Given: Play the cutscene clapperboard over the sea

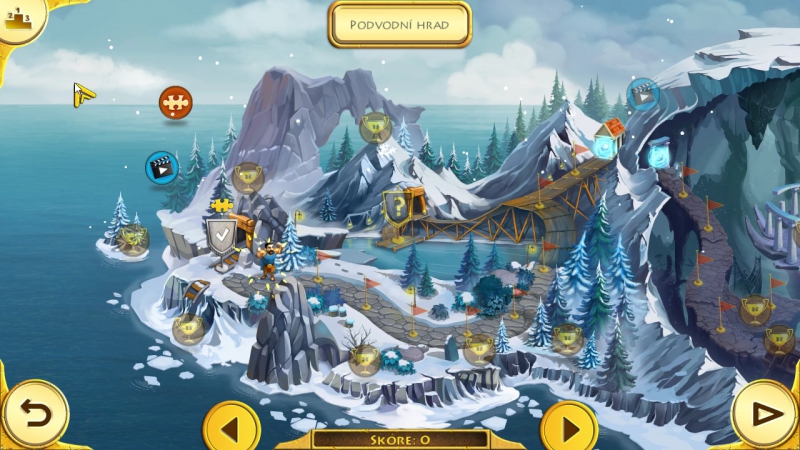Looking at the screenshot, I should point(160,166).
